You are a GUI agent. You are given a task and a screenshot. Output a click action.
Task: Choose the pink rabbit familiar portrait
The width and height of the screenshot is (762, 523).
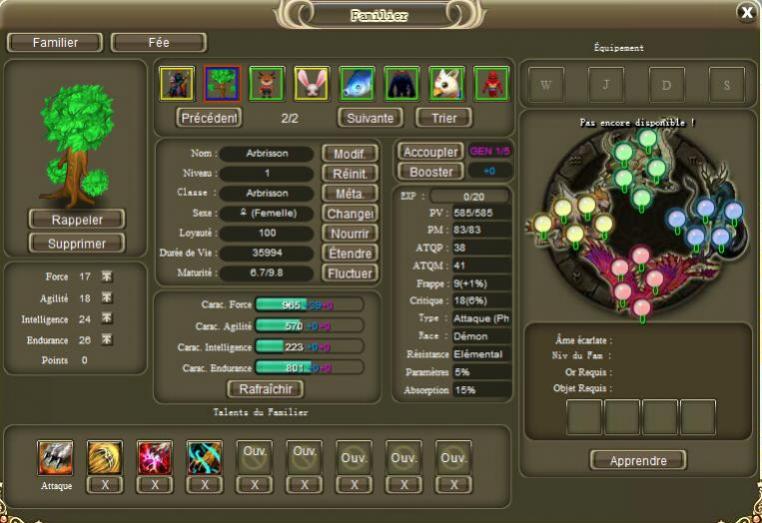coord(312,84)
